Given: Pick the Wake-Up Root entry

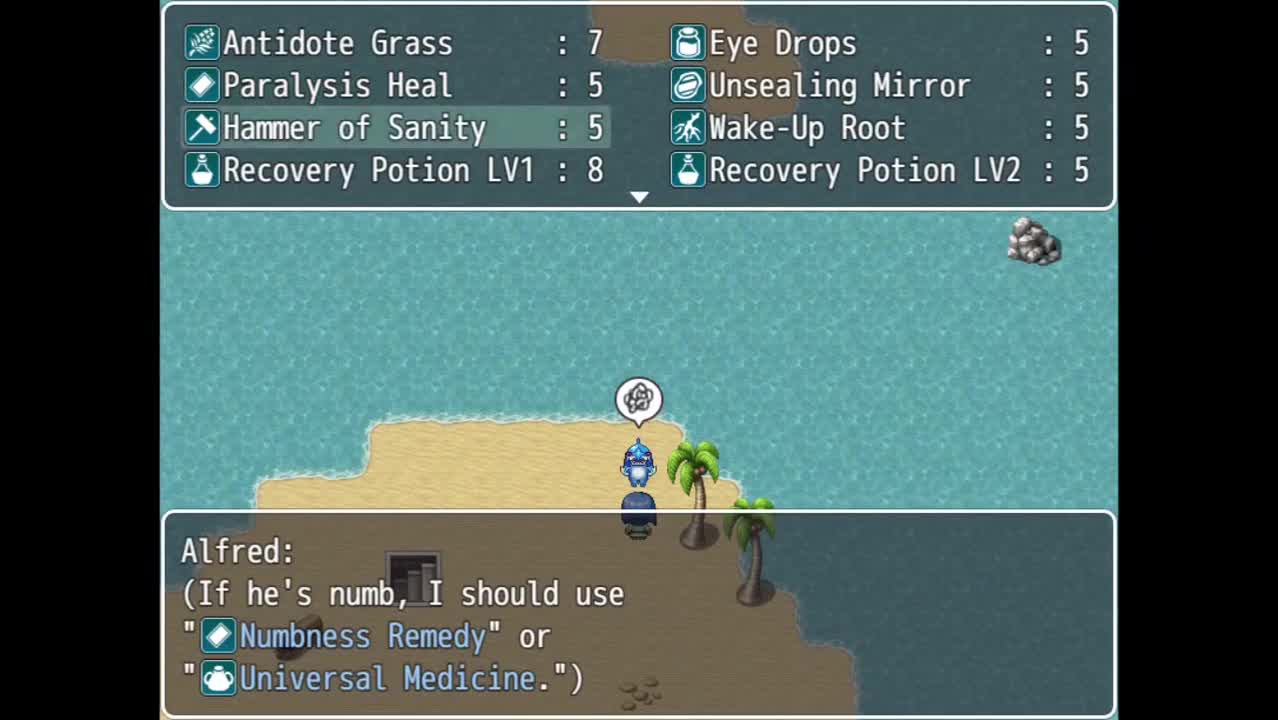Looking at the screenshot, I should (880, 128).
